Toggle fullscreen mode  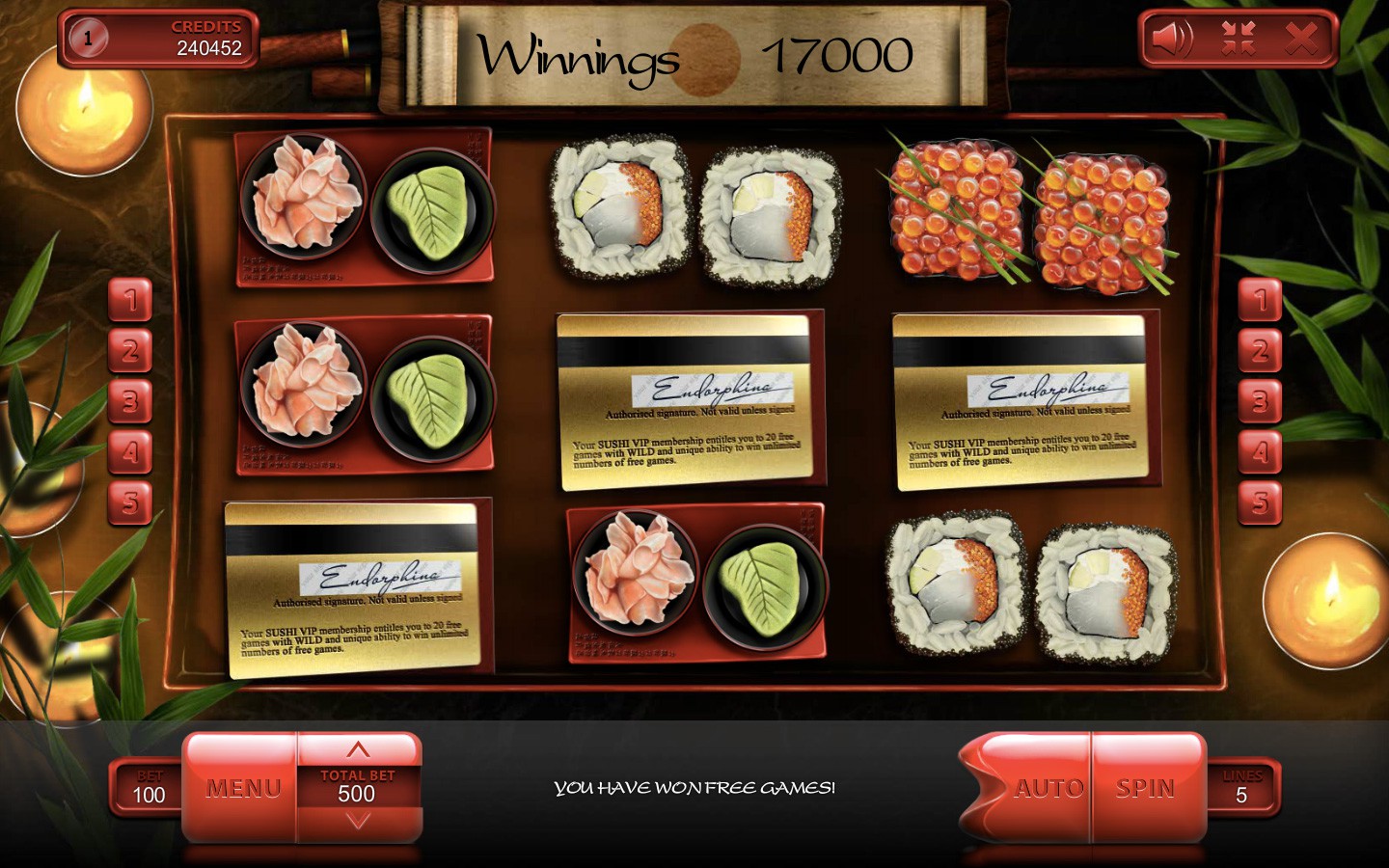pyautogui.click(x=1239, y=39)
